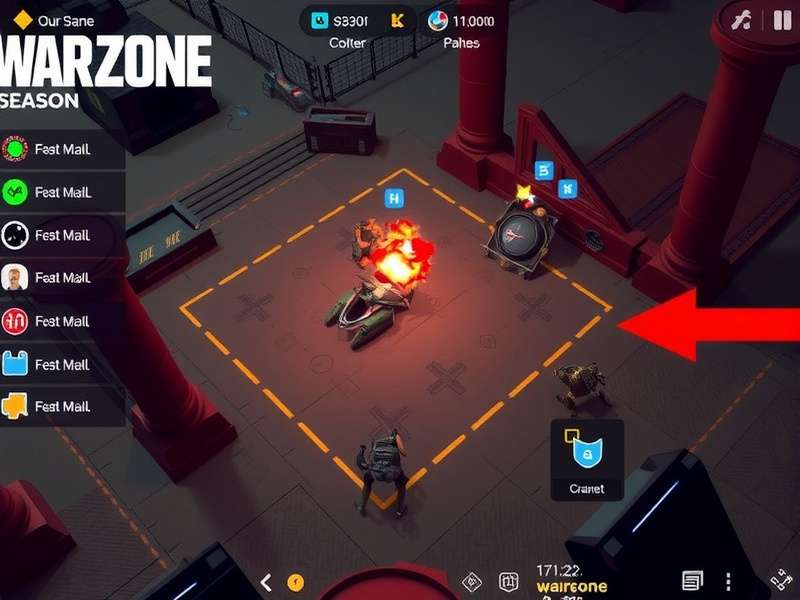The height and width of the screenshot is (600, 800).
Task: Go back with the left chevron arrow
Action: click(266, 582)
